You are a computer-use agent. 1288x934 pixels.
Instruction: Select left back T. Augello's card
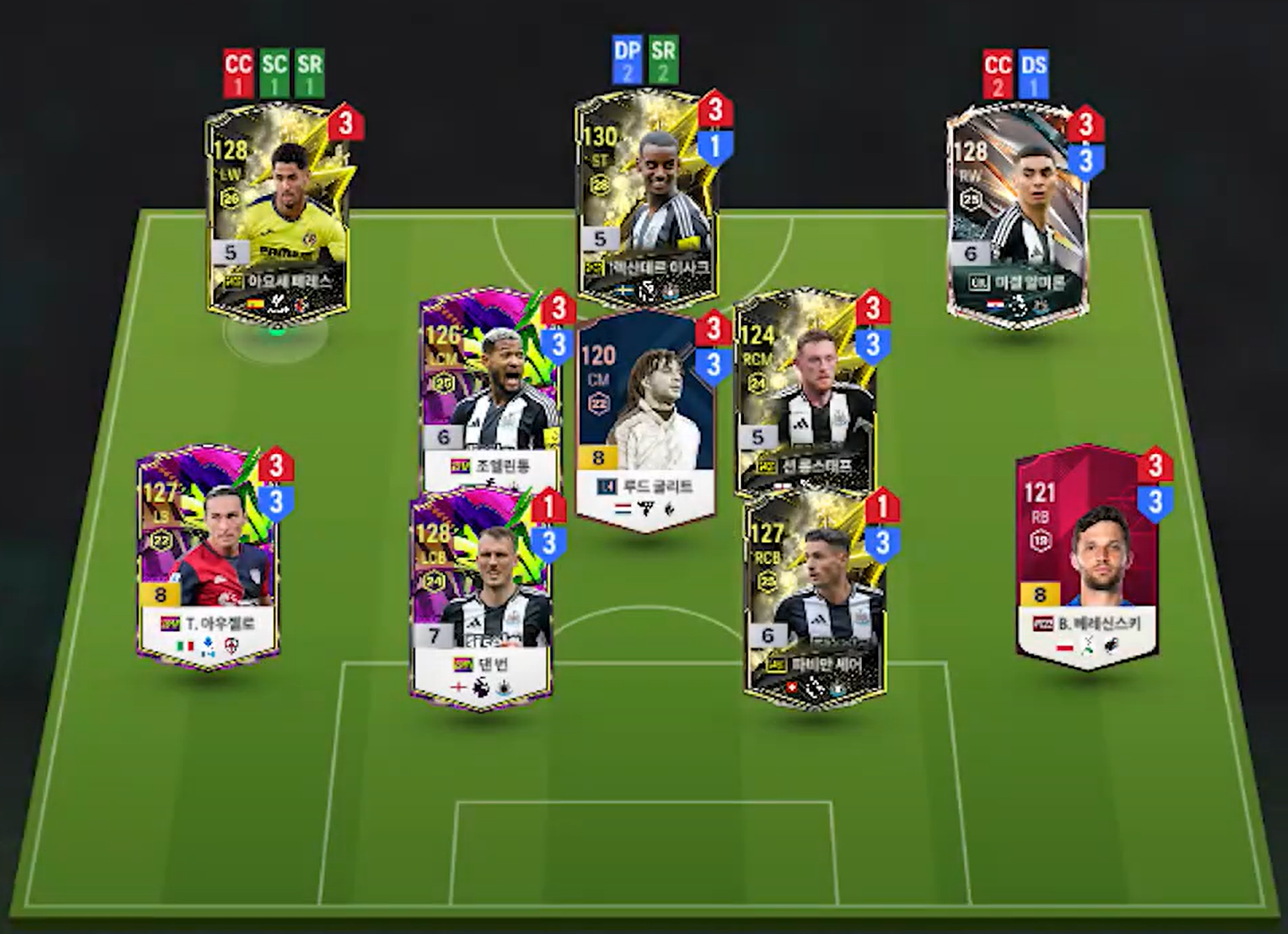point(209,555)
